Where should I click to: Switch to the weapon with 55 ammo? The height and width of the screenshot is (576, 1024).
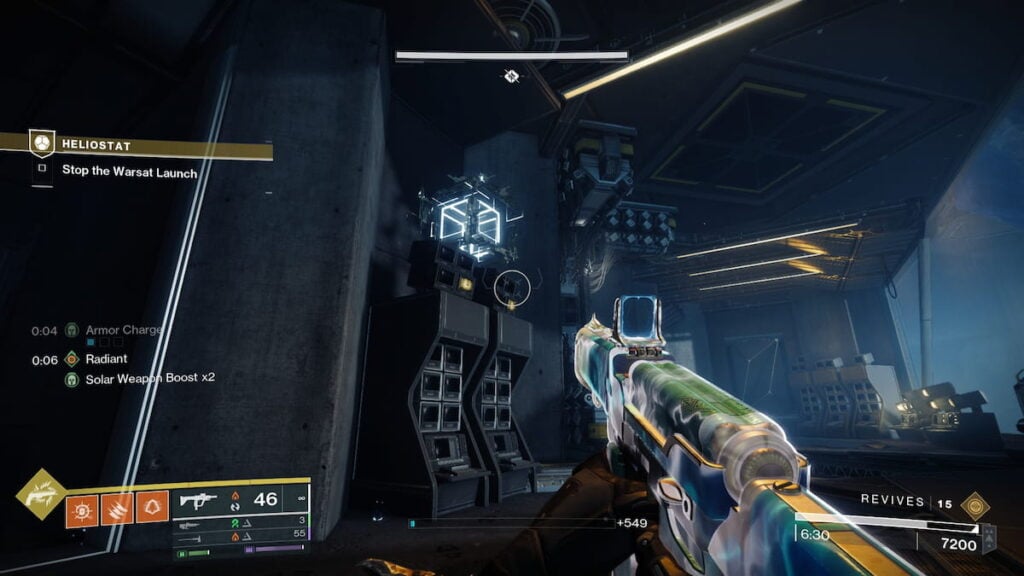coord(240,536)
